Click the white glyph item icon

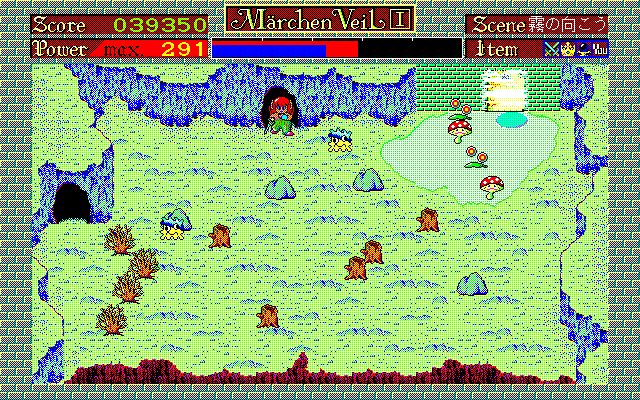tap(600, 48)
